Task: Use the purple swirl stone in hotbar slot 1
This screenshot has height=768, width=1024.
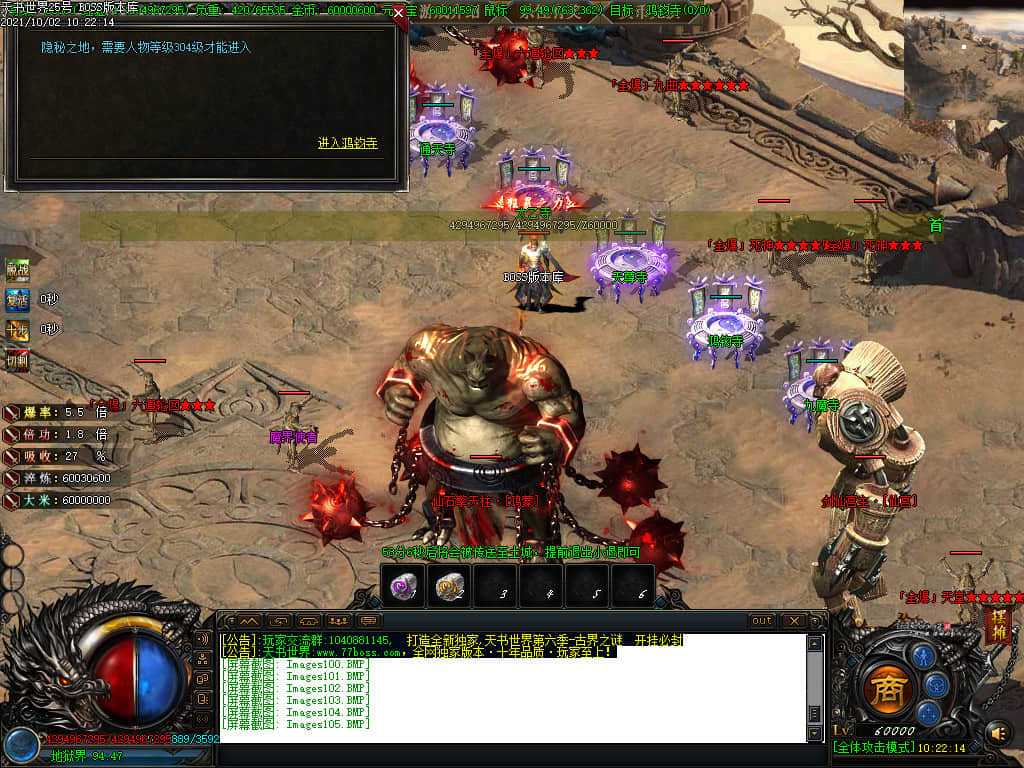Action: (403, 586)
